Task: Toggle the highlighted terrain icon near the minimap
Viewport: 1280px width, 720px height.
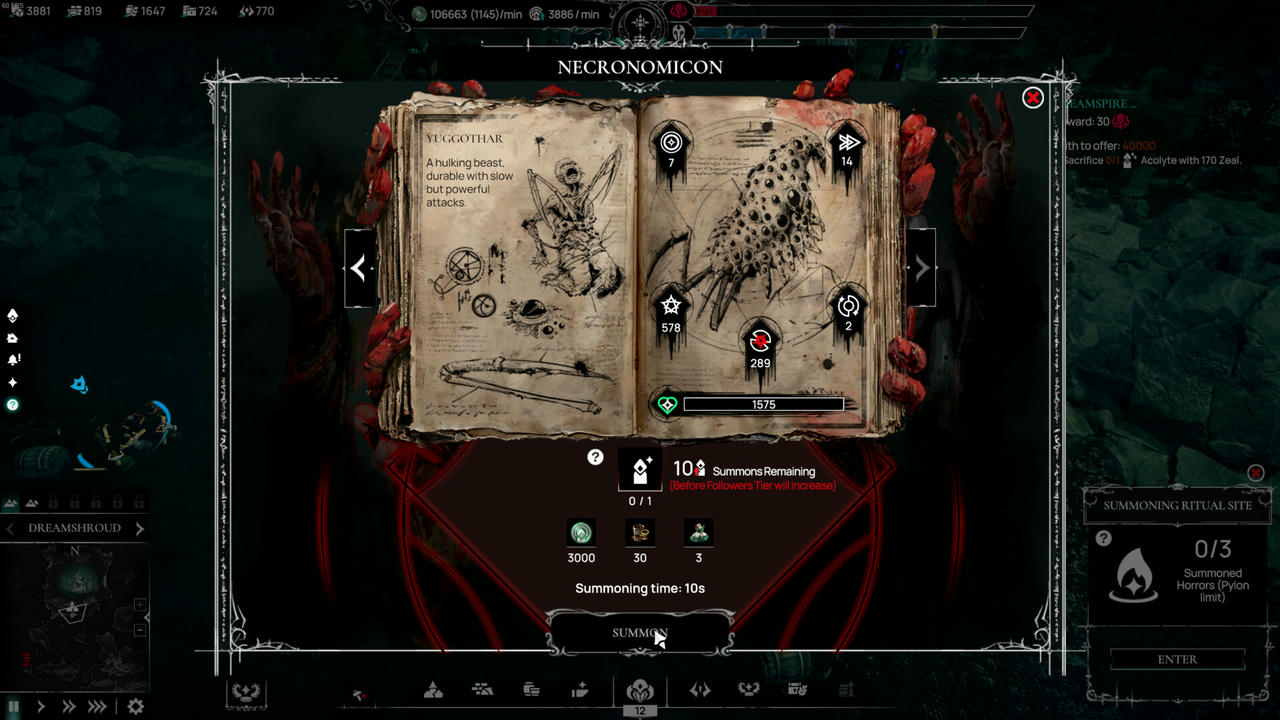Action: pyautogui.click(x=10, y=501)
